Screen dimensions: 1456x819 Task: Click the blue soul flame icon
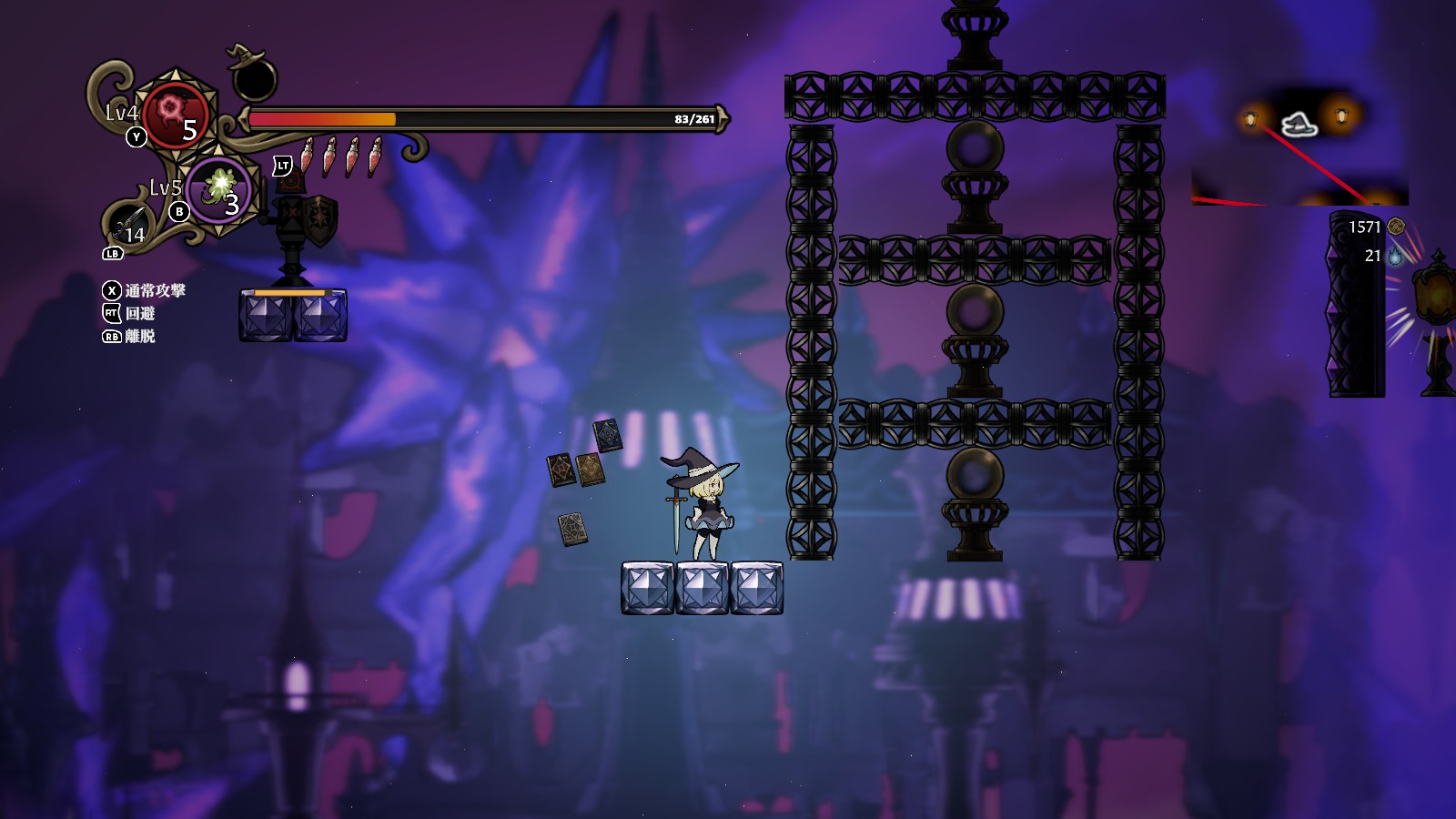coord(1395,256)
